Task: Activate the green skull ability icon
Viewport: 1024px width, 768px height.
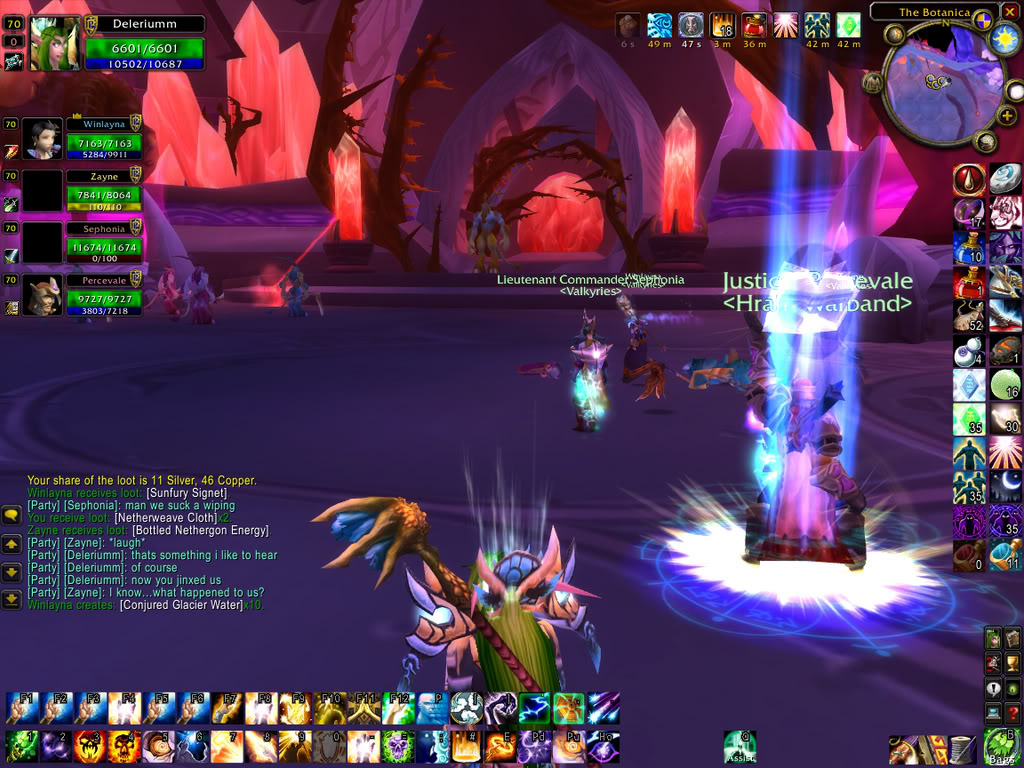Action: (398, 746)
